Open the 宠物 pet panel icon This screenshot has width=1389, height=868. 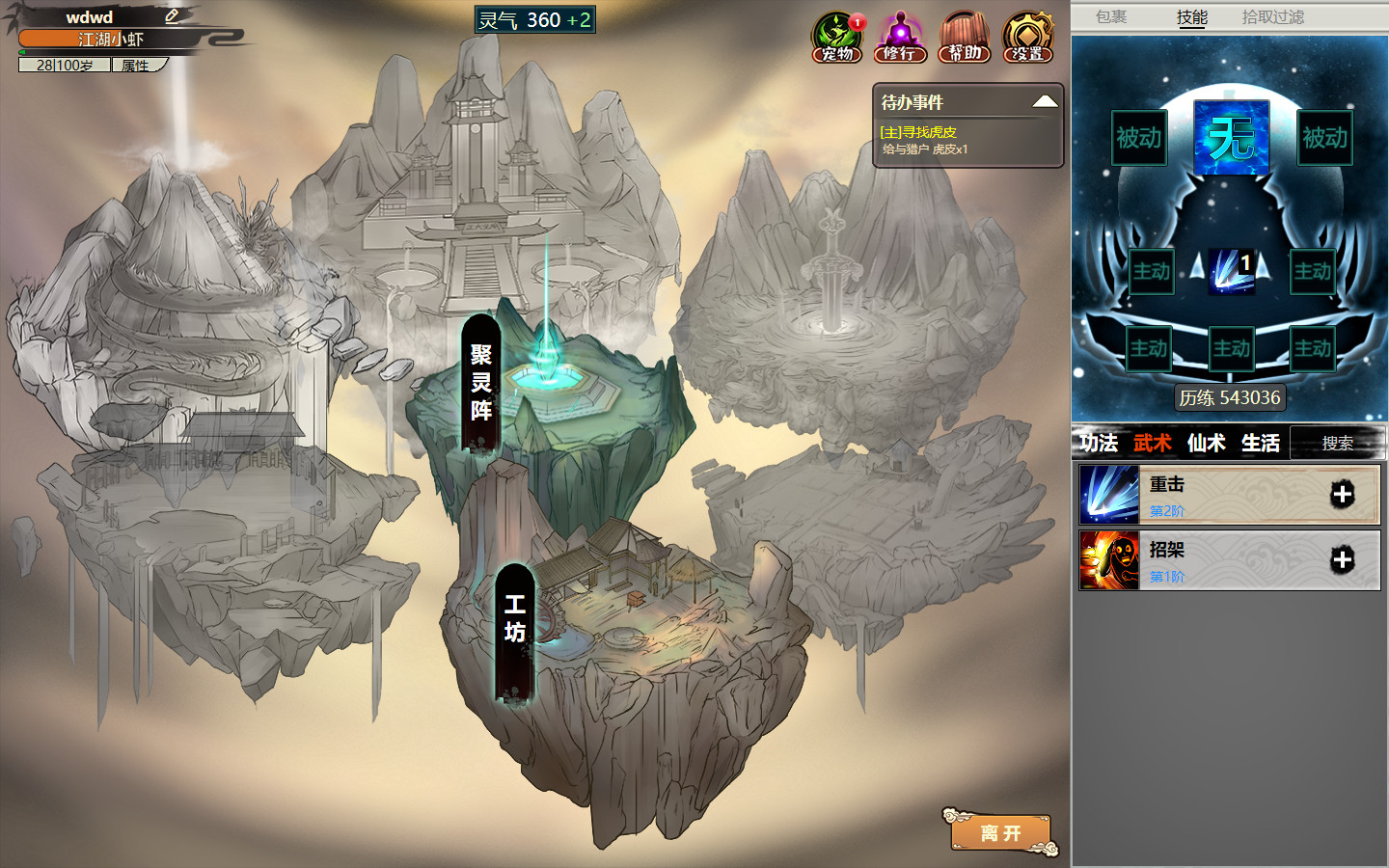pos(838,36)
